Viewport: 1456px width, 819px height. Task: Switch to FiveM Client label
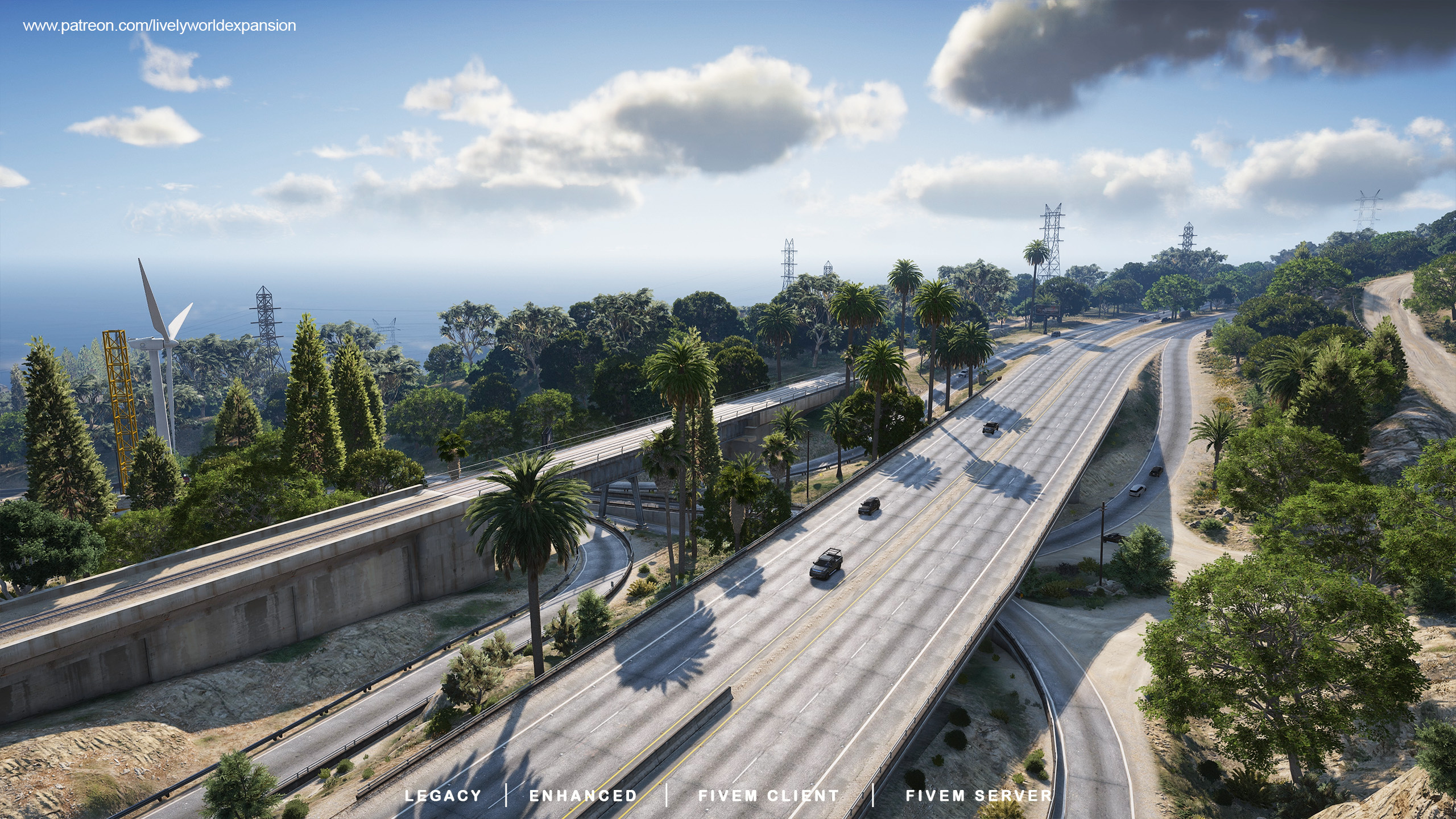(768, 796)
